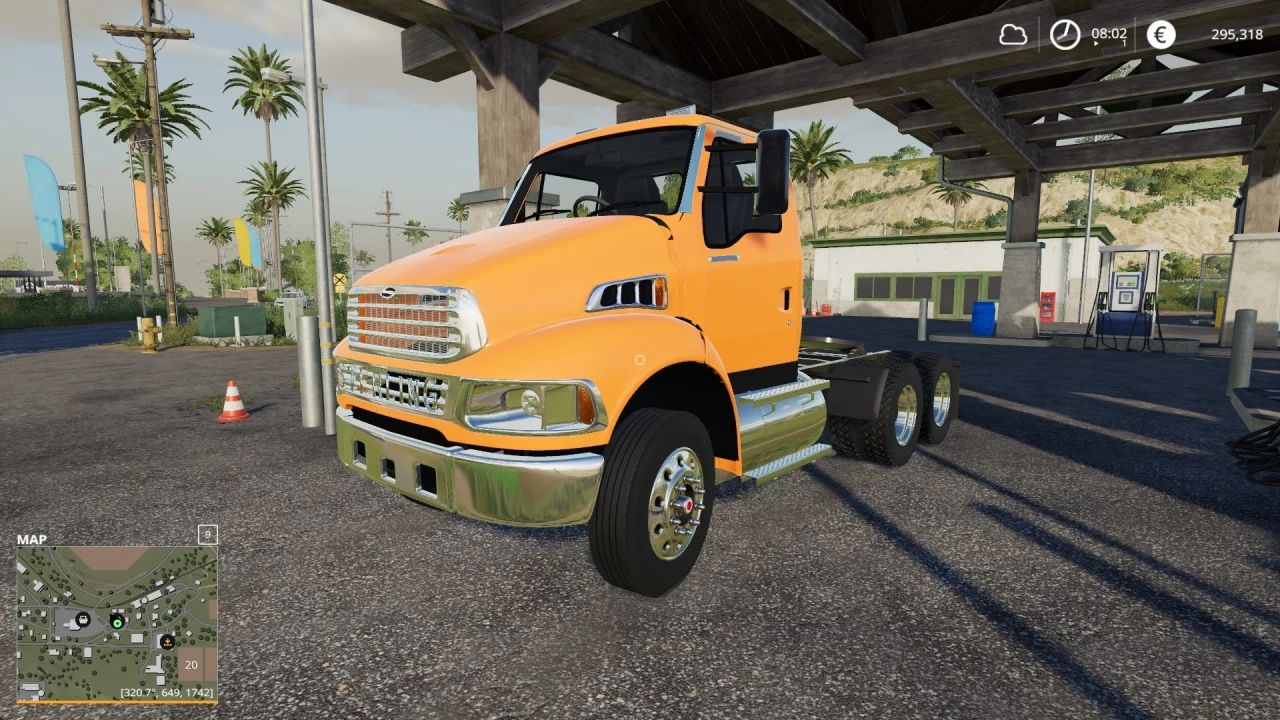Click the weather cloud icon in the HUD

click(1014, 33)
